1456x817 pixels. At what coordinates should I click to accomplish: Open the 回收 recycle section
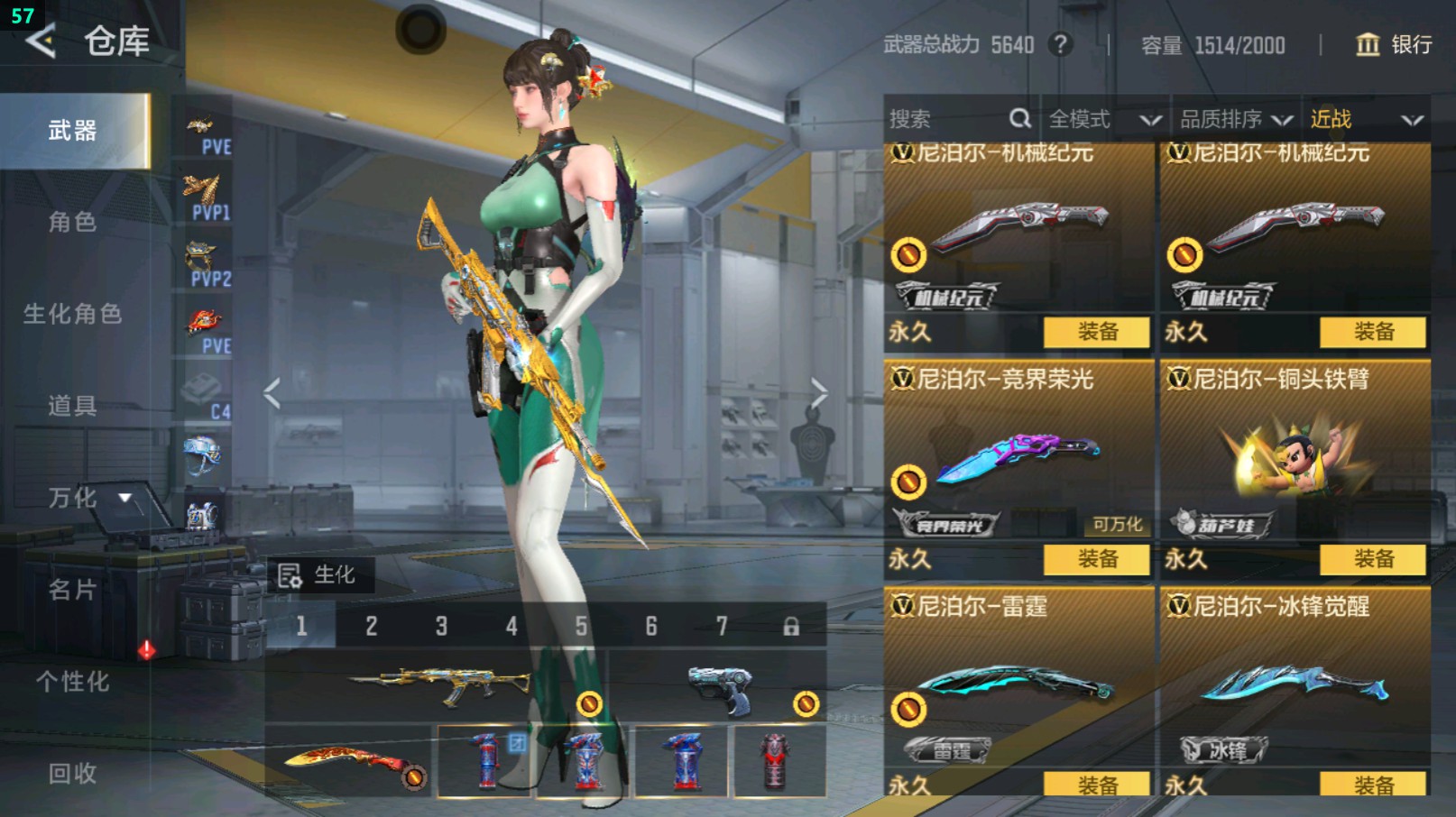pyautogui.click(x=72, y=773)
